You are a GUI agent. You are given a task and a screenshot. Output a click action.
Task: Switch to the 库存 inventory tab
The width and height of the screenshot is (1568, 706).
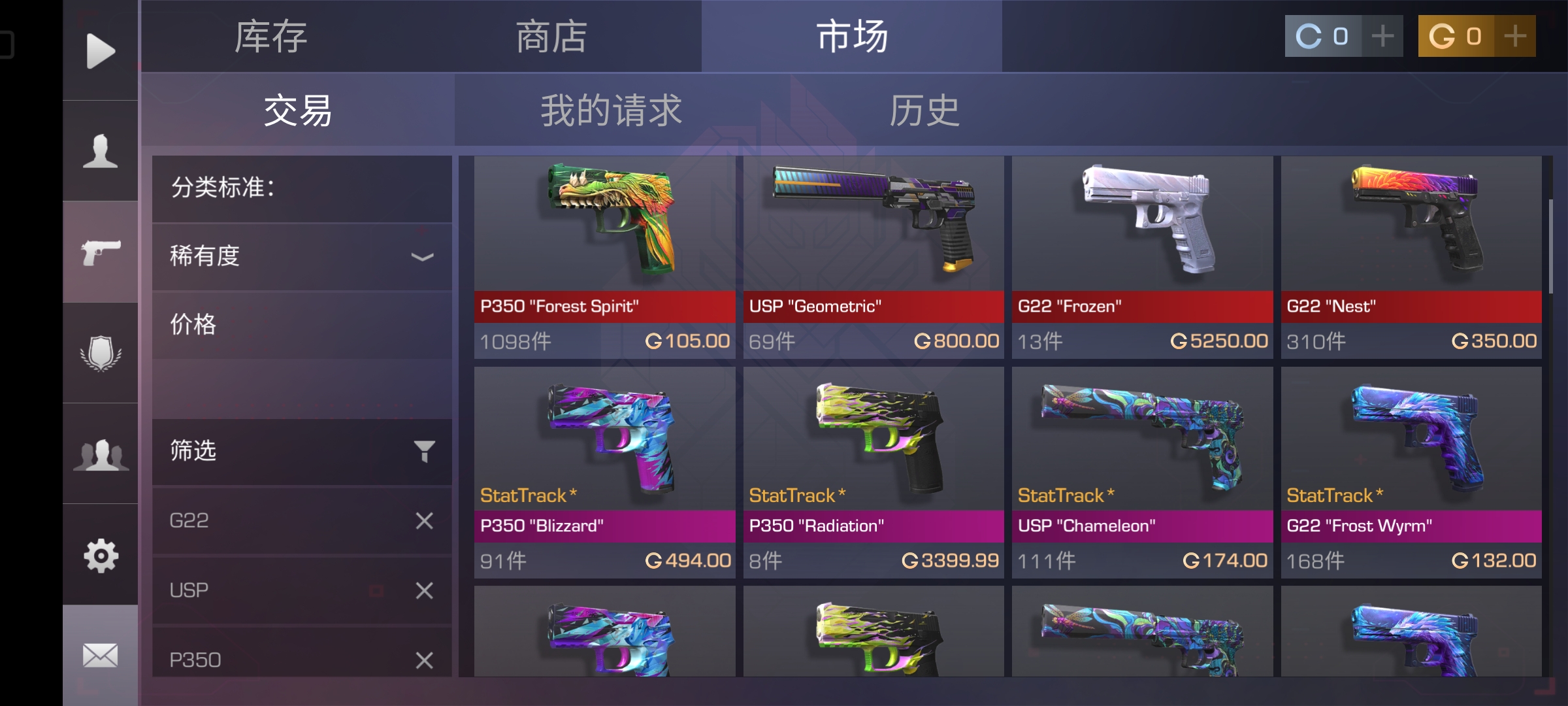point(272,37)
